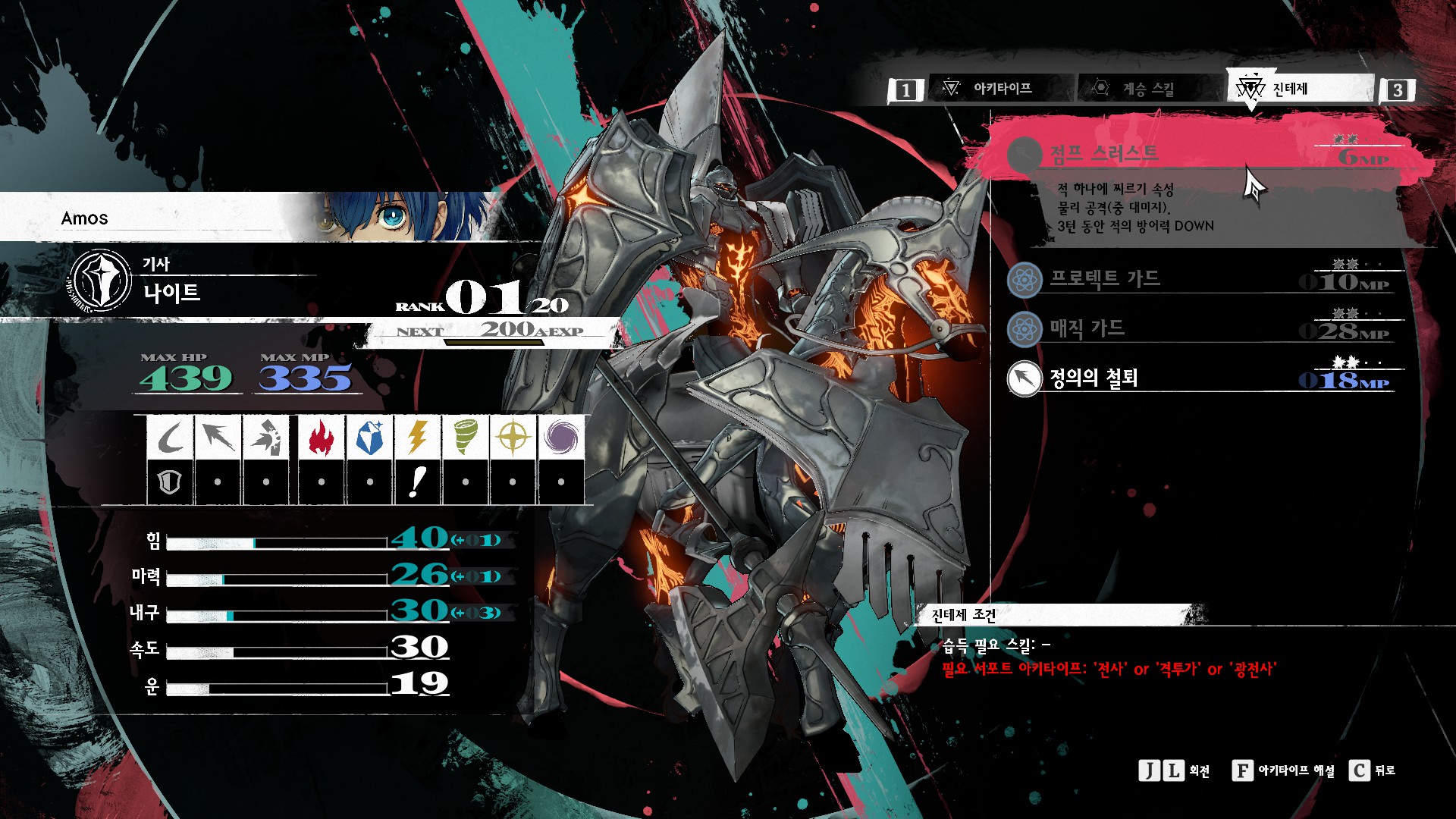The image size is (1456, 819).
Task: Highlight the 정의의 철퇴 skill
Action: pyautogui.click(x=1198, y=378)
